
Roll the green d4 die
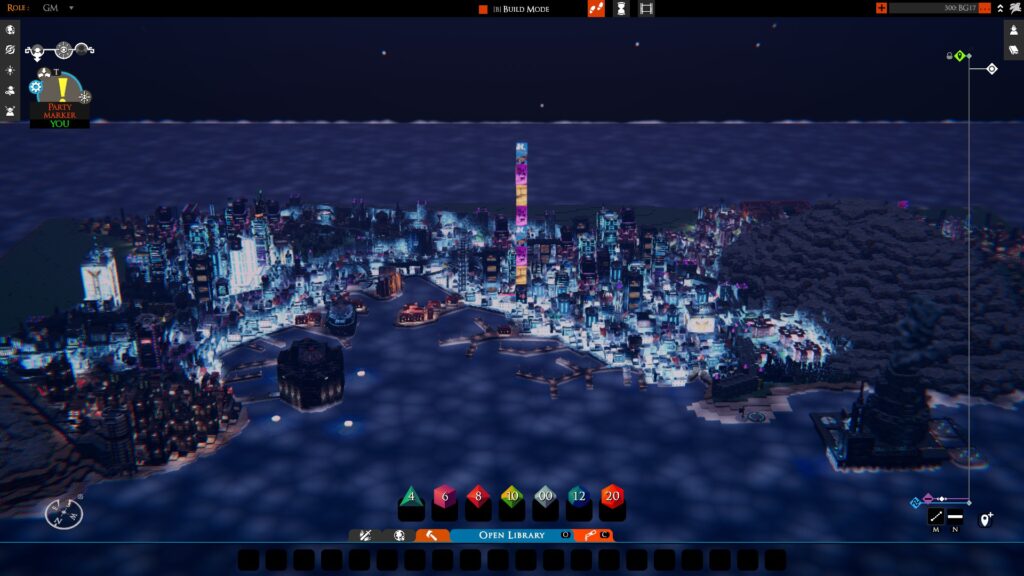(x=411, y=496)
